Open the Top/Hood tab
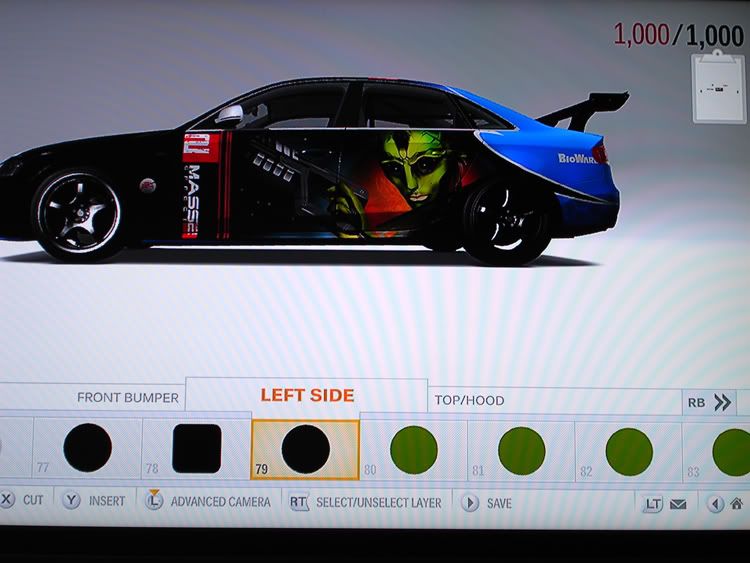 469,400
